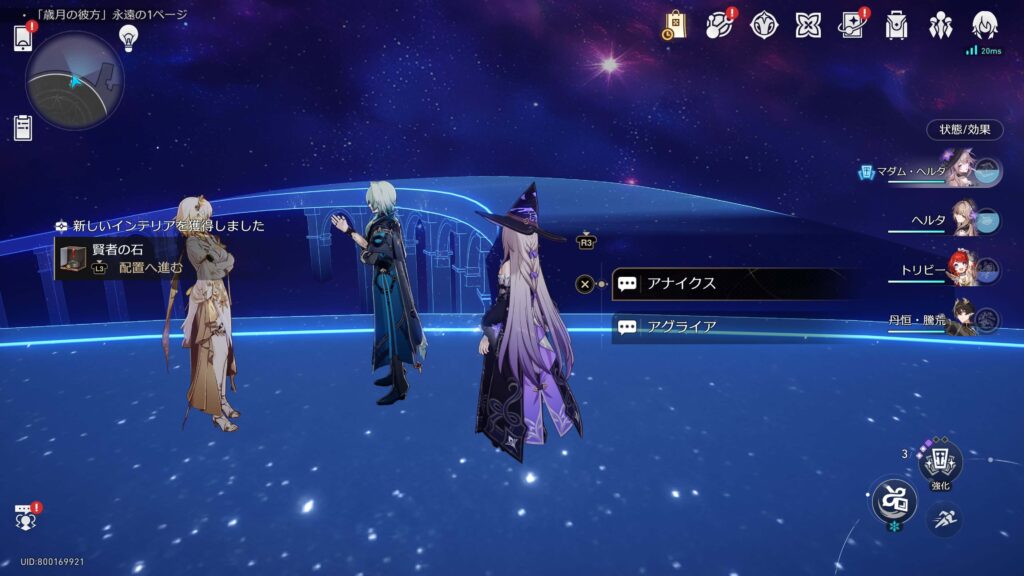Open the backpack inventory icon
Viewport: 1024px width, 576px height.
pos(896,25)
